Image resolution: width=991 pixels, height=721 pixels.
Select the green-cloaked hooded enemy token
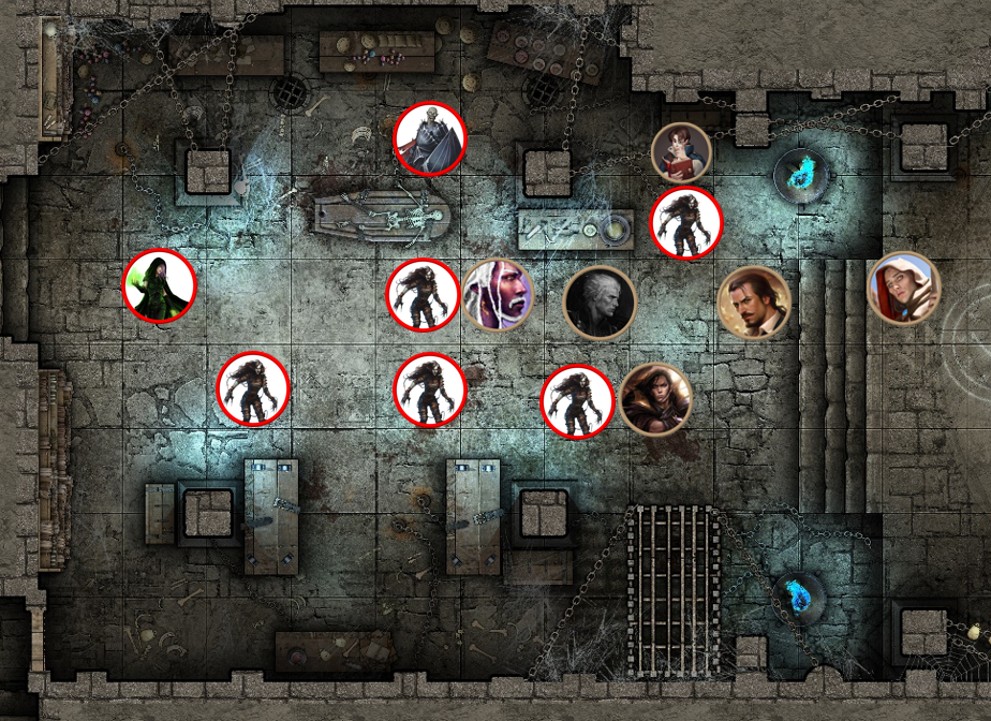pyautogui.click(x=159, y=286)
